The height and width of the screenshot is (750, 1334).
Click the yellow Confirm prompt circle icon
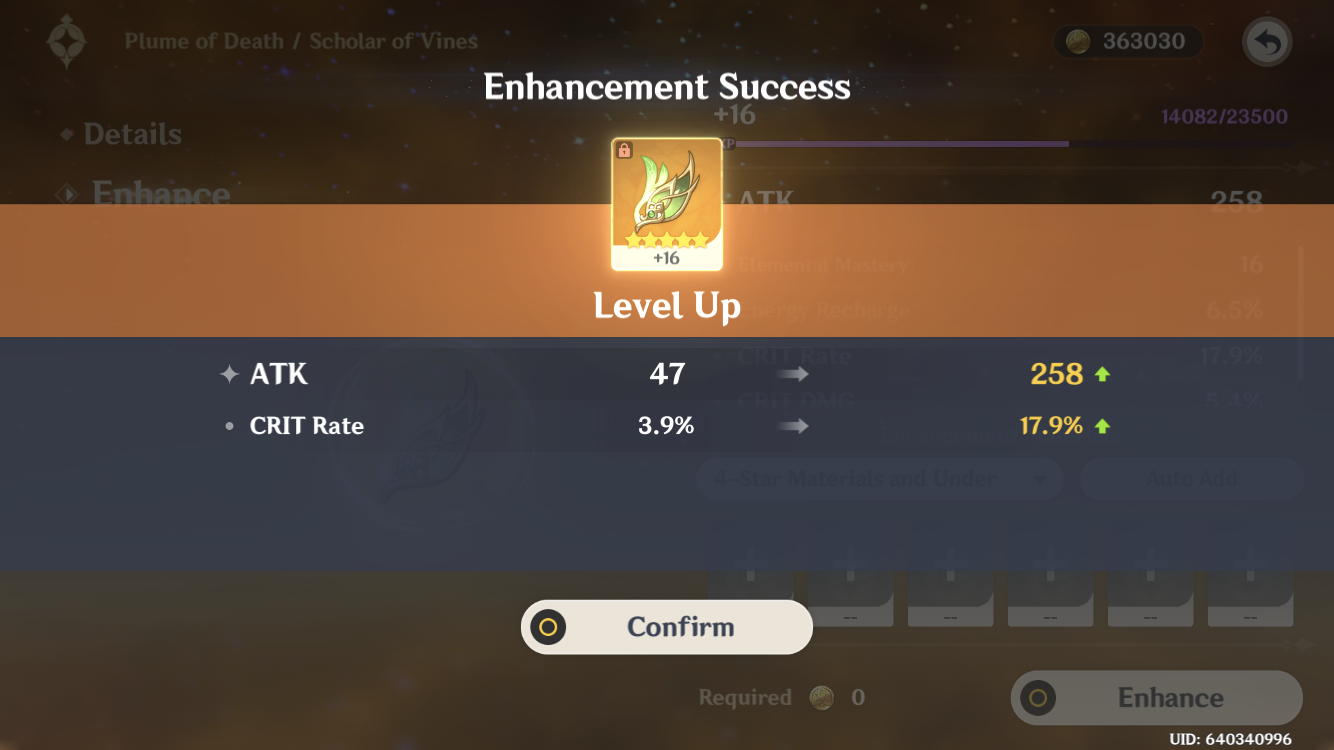(x=548, y=627)
